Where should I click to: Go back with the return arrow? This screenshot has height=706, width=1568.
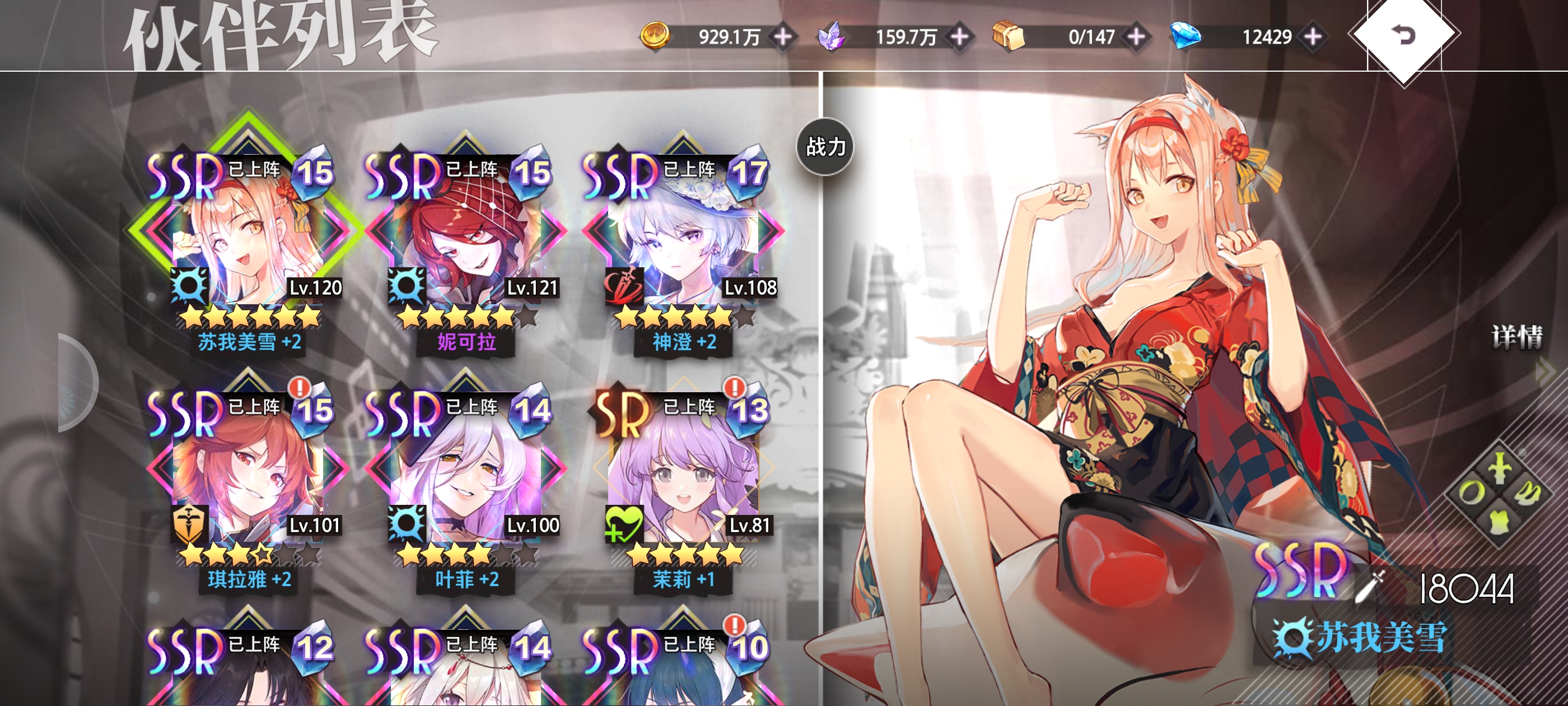coord(1404,35)
